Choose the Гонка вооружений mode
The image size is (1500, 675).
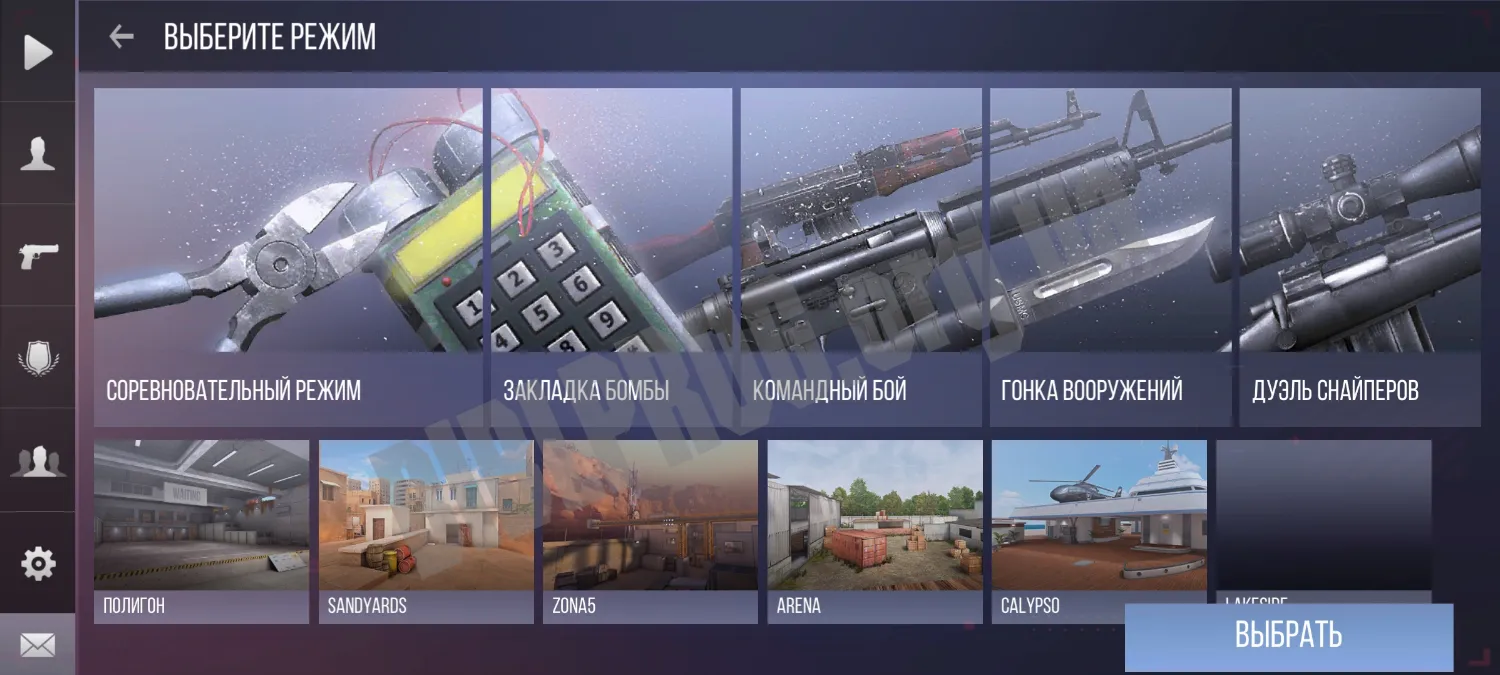[x=1110, y=256]
